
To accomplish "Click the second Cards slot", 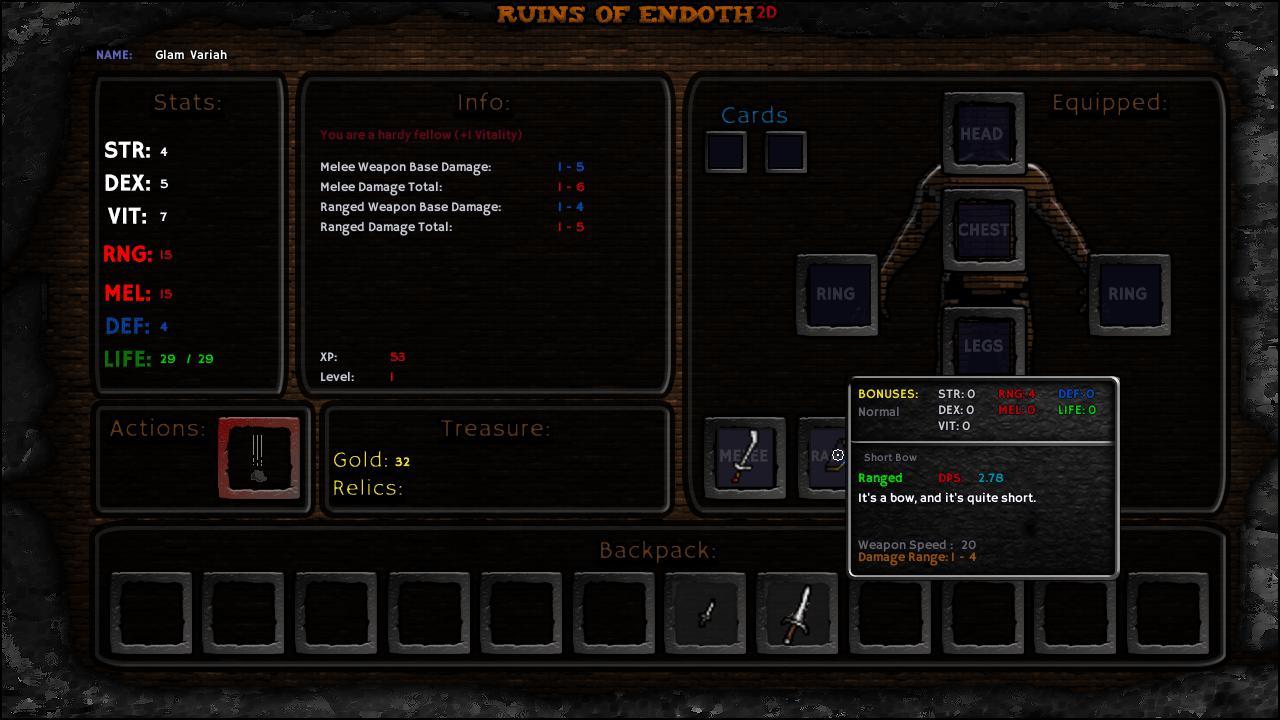I will pyautogui.click(x=786, y=152).
